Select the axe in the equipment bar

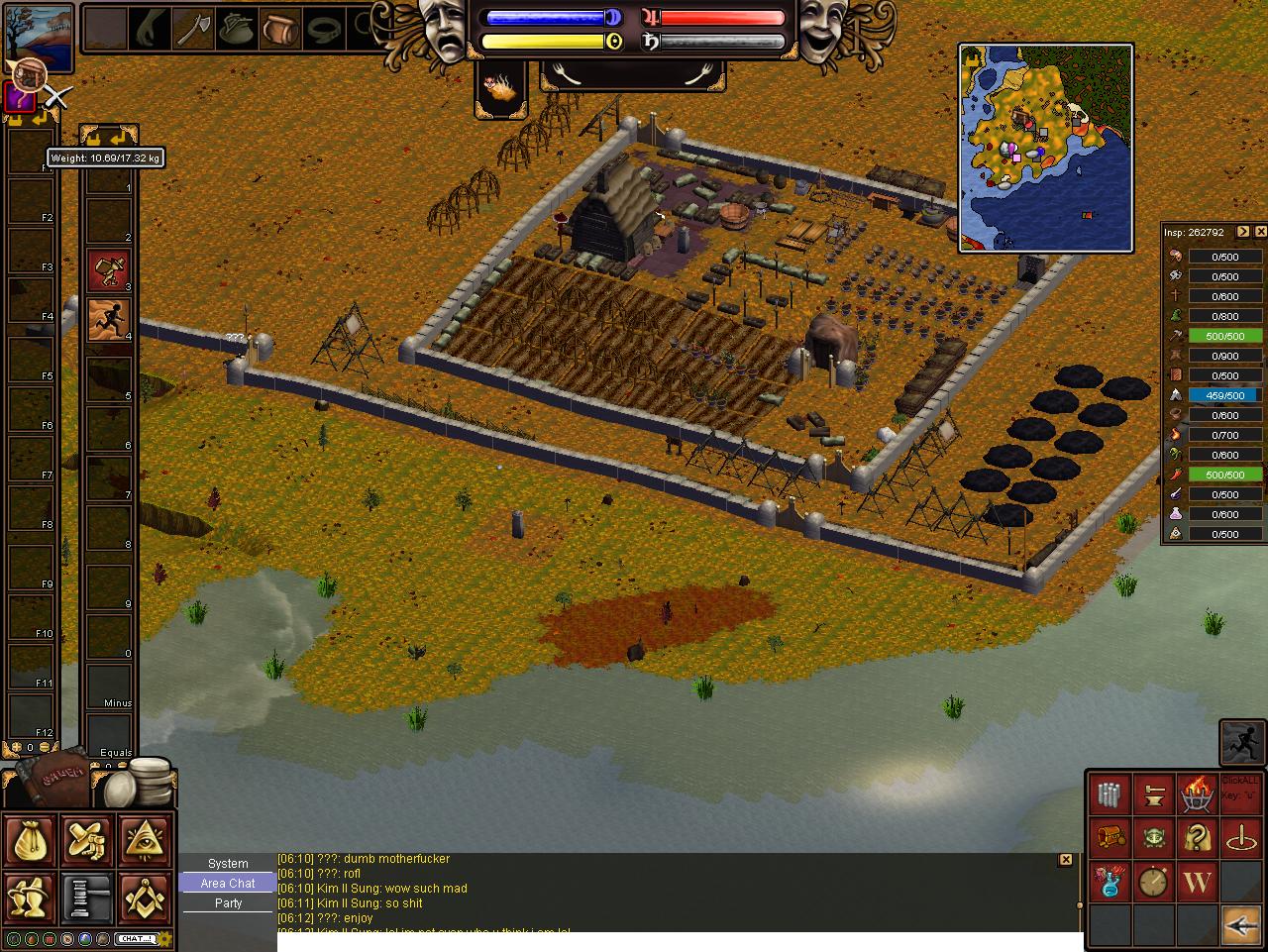pyautogui.click(x=192, y=29)
